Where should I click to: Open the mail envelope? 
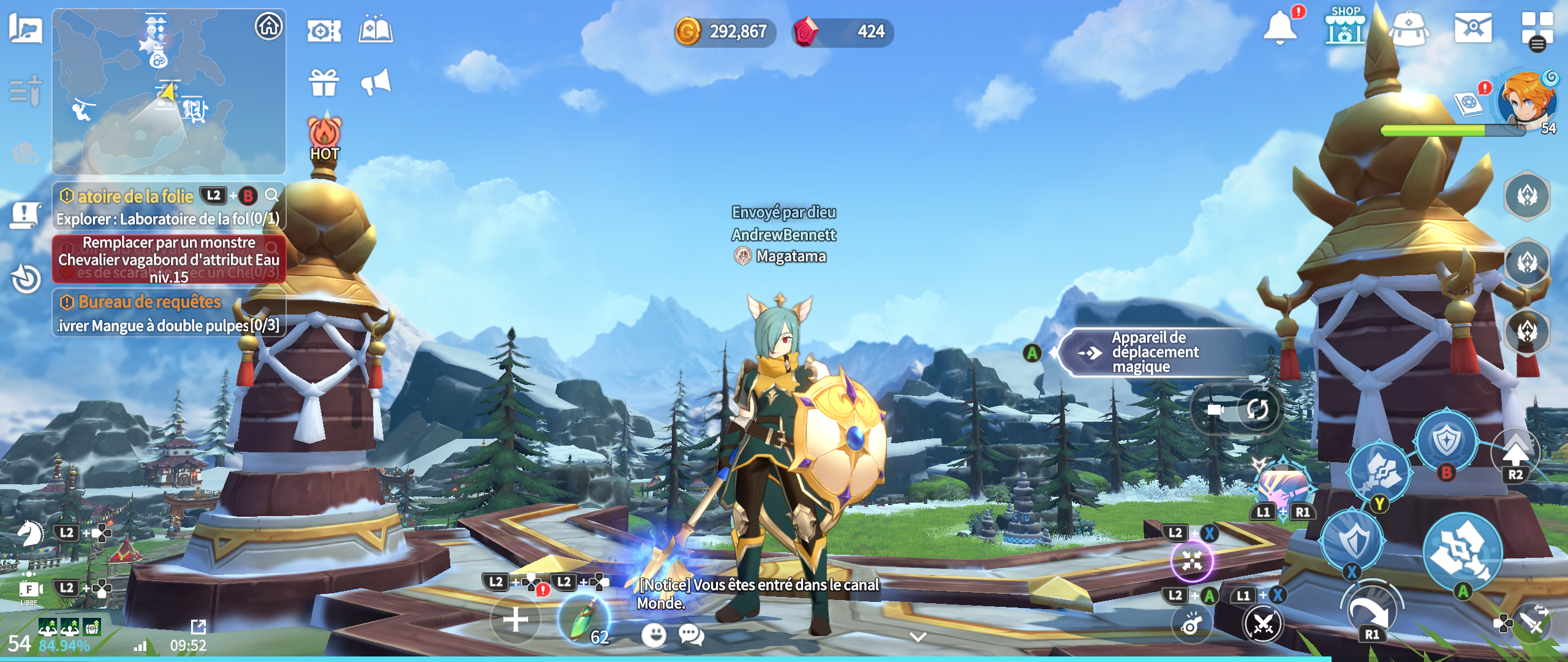point(1473,28)
